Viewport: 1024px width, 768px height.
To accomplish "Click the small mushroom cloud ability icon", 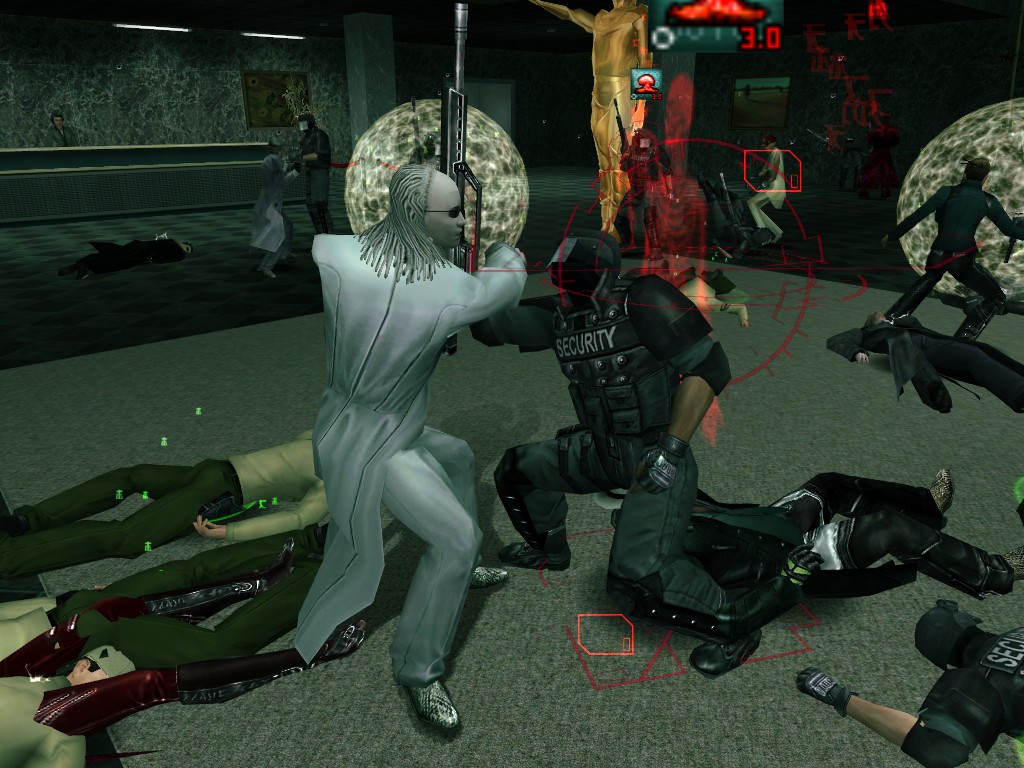I will click(647, 83).
